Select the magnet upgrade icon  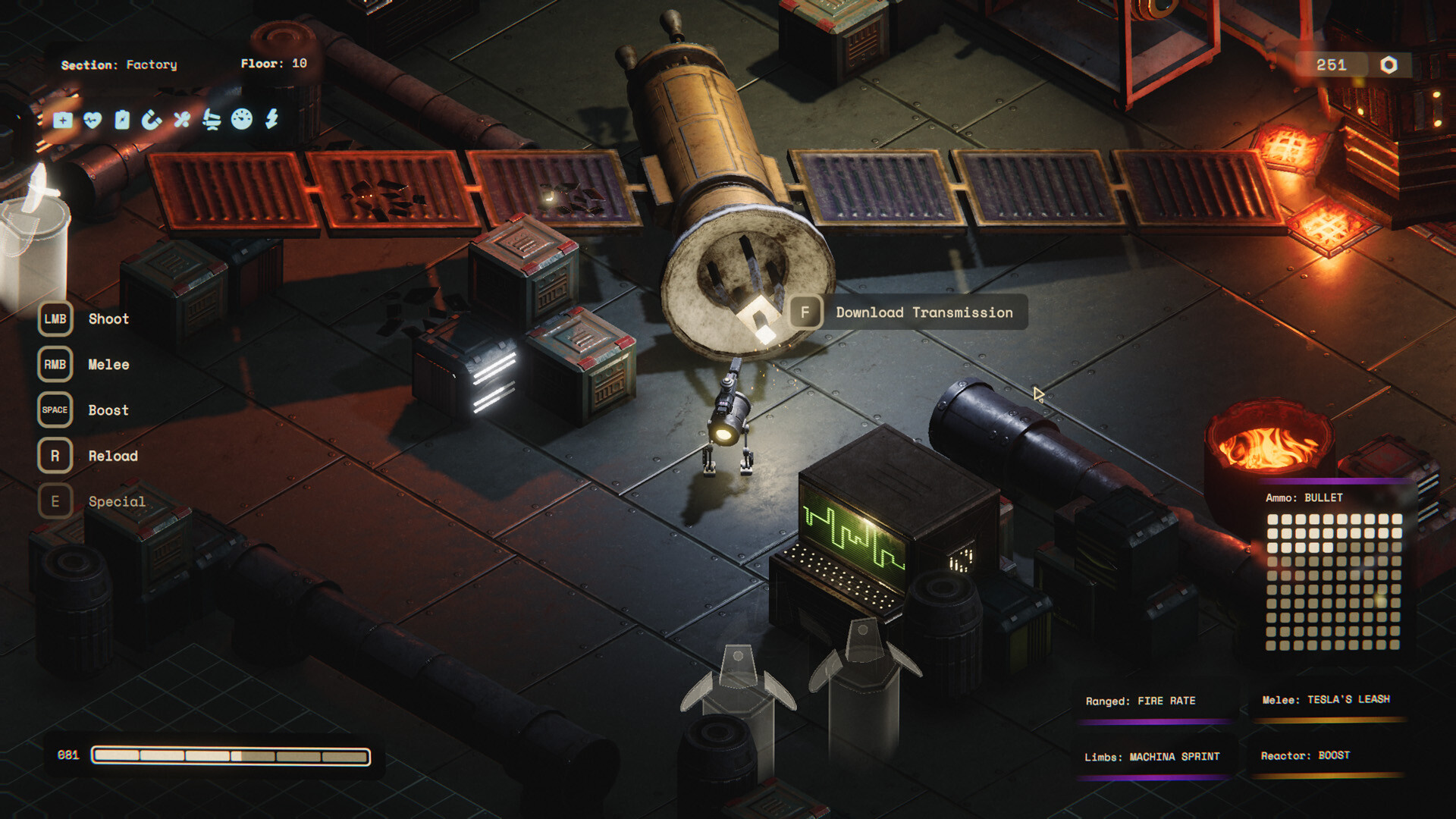[x=152, y=120]
